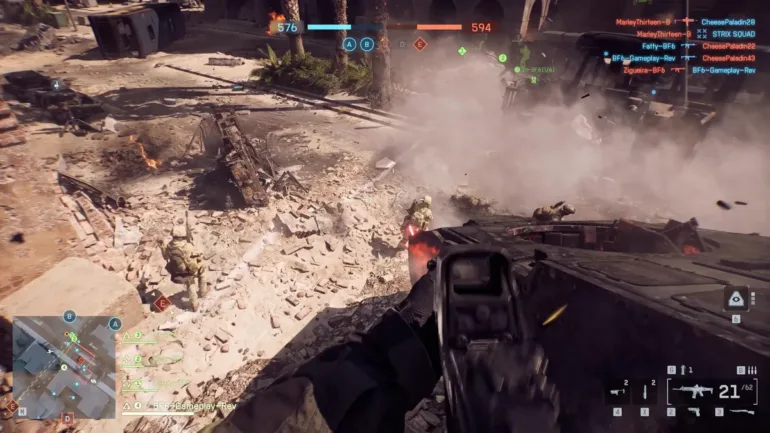Switch to the shotgun weapon icon

coord(742,411)
